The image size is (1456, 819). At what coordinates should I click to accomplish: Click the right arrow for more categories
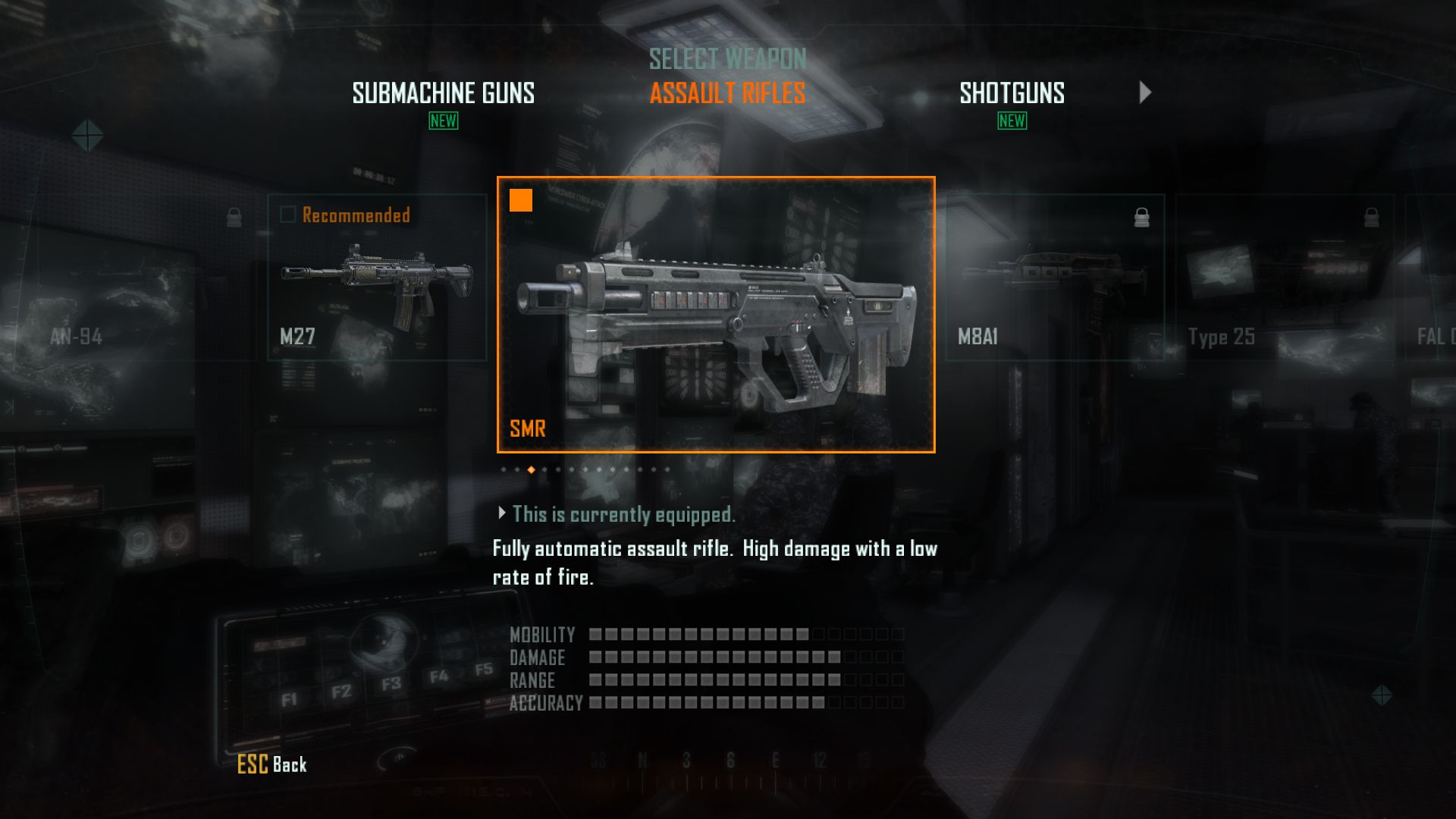pyautogui.click(x=1145, y=93)
